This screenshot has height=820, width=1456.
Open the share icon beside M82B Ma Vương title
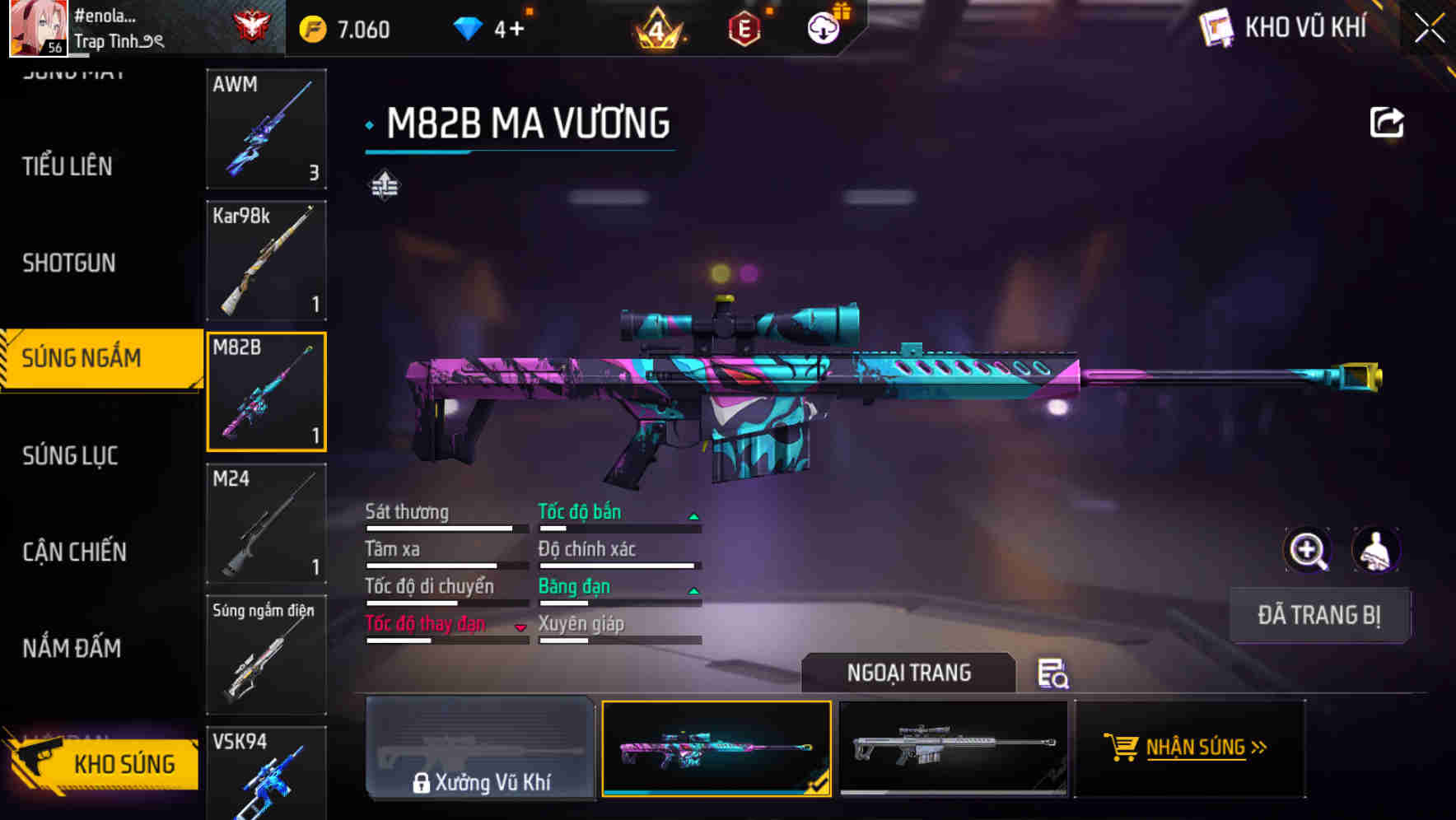[x=1387, y=121]
